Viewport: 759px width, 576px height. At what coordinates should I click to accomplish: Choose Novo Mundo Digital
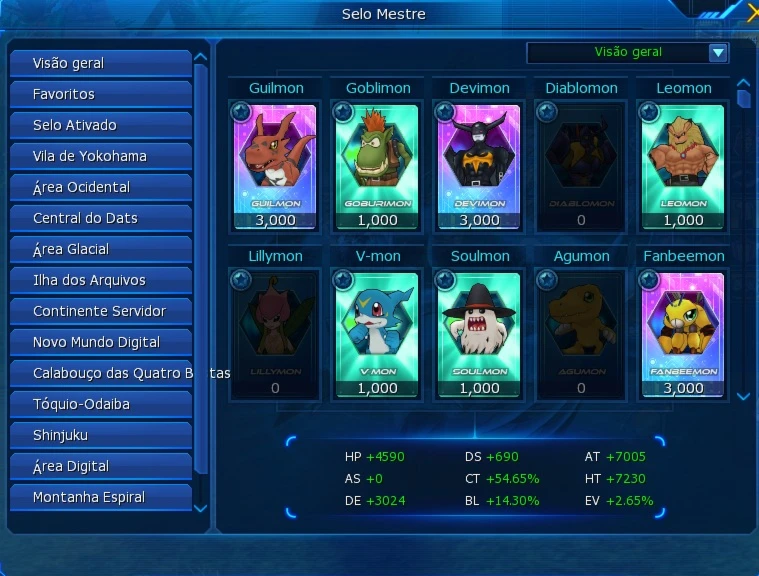click(x=100, y=342)
